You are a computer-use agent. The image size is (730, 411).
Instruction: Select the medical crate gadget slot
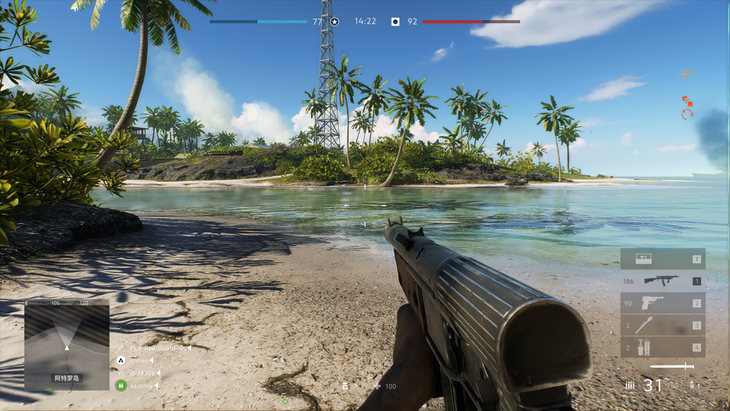(662, 259)
